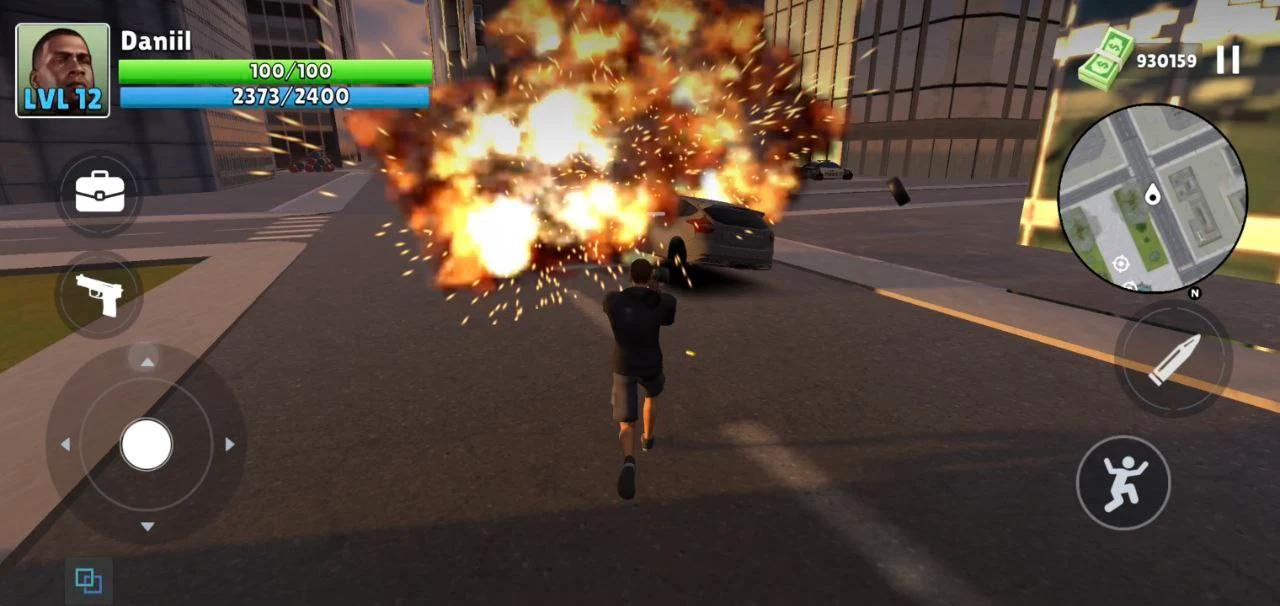The image size is (1280, 606).
Task: Click the overlapping squares overlay icon
Action: 89,581
